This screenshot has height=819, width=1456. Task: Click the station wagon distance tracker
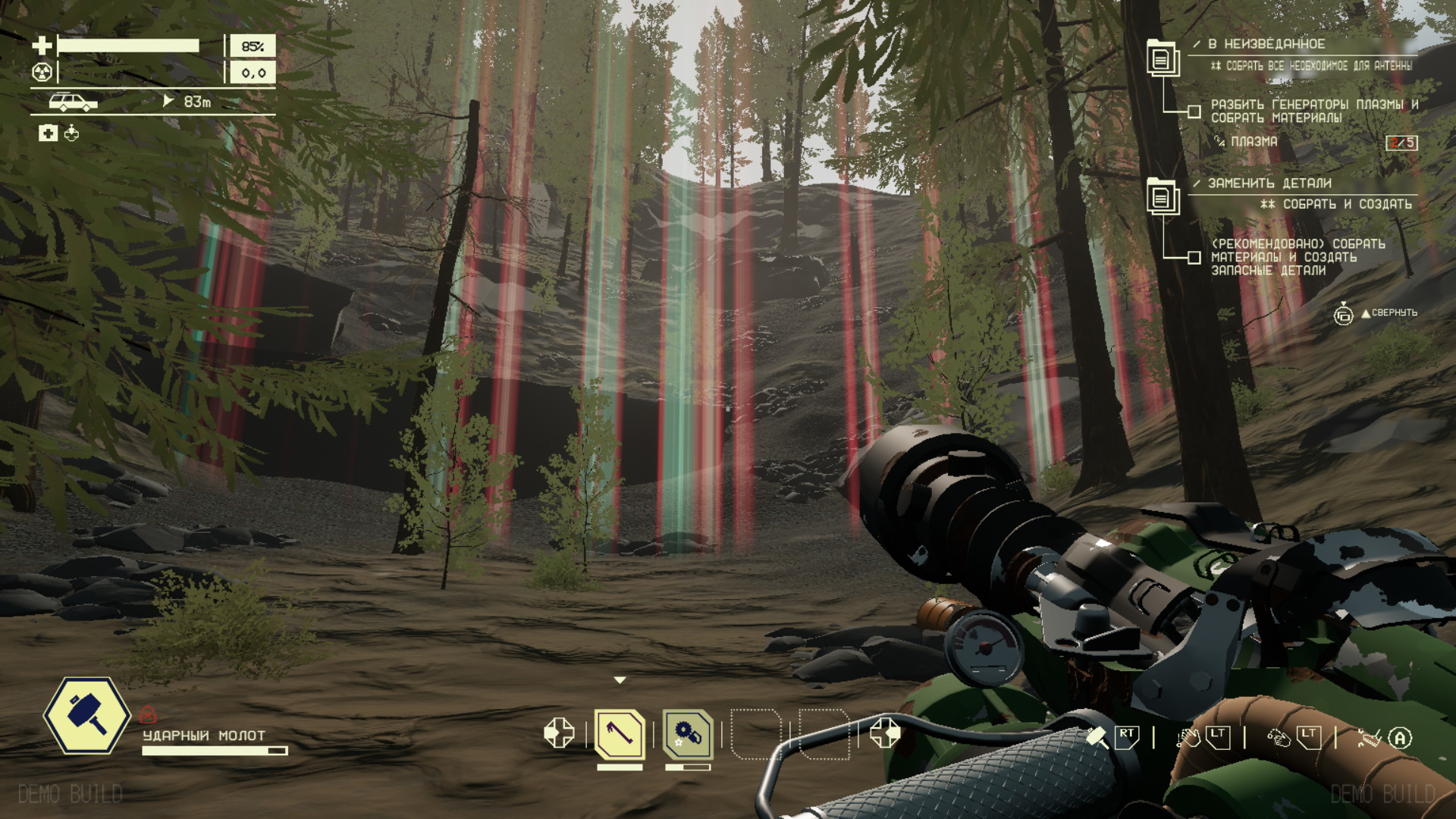73,102
